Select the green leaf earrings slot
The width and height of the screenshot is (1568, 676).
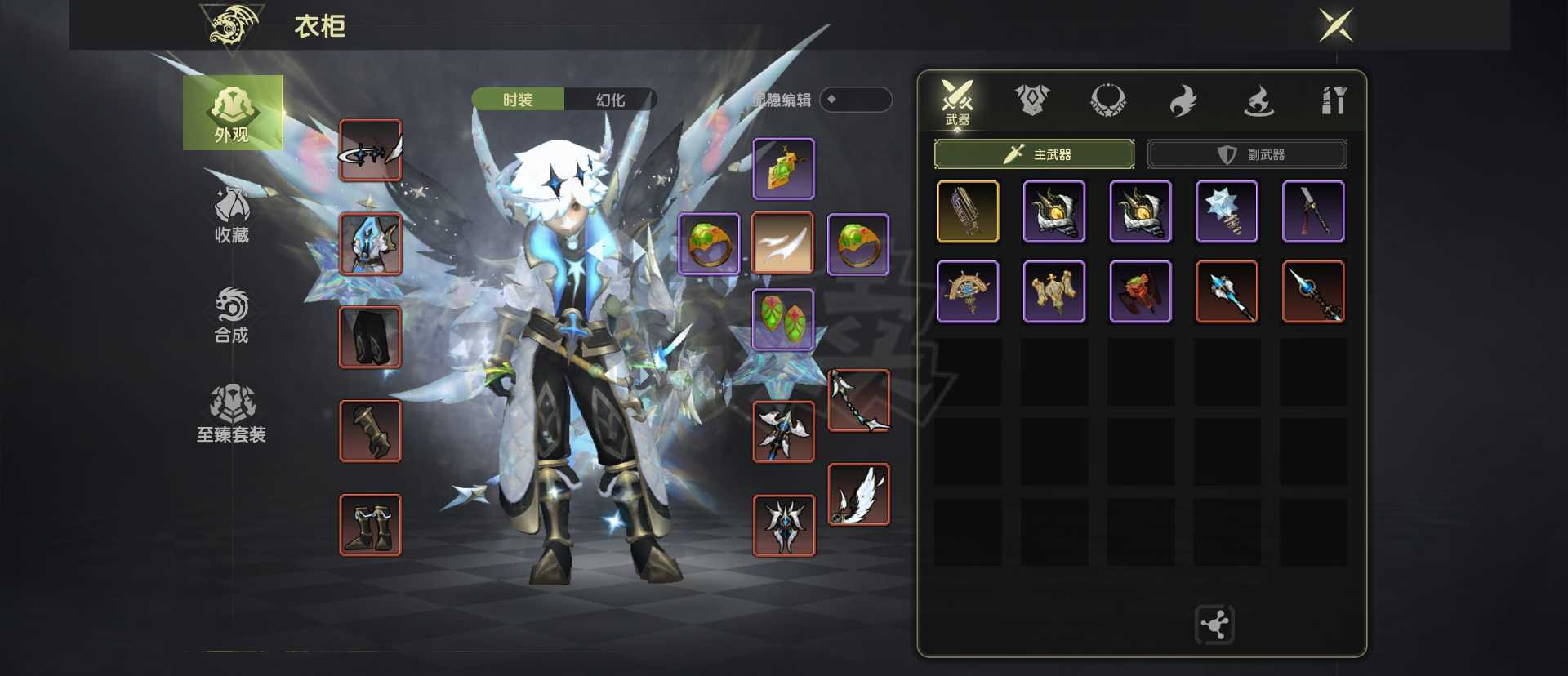(783, 319)
